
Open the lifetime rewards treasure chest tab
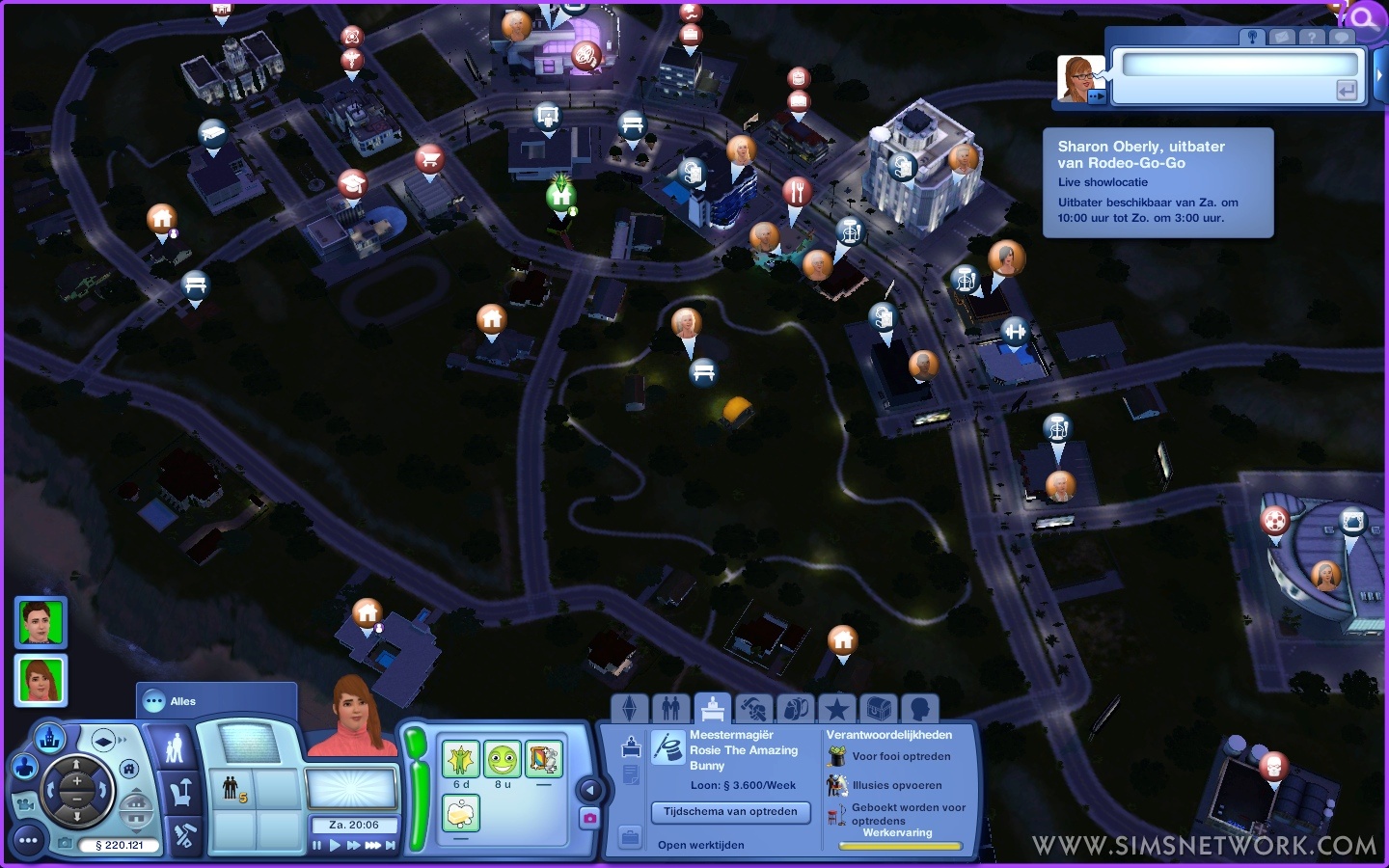[878, 710]
